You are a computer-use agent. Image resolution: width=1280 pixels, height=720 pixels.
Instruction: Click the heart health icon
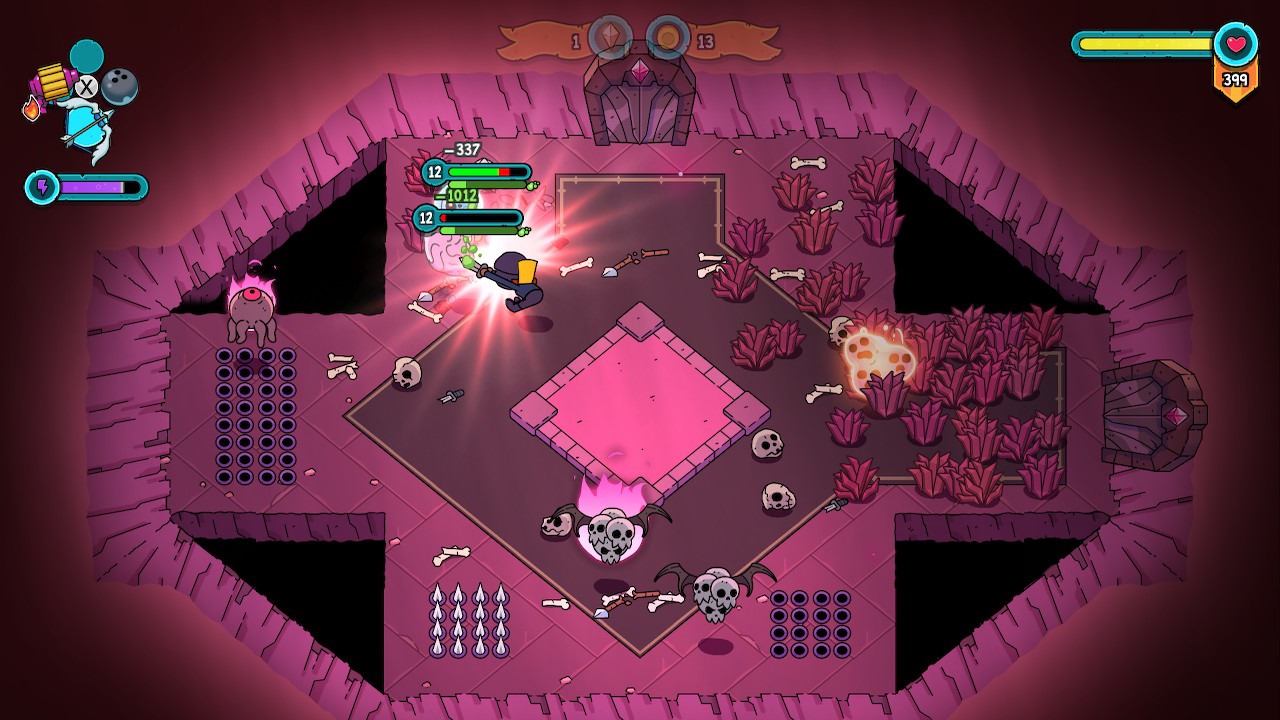[x=1236, y=44]
